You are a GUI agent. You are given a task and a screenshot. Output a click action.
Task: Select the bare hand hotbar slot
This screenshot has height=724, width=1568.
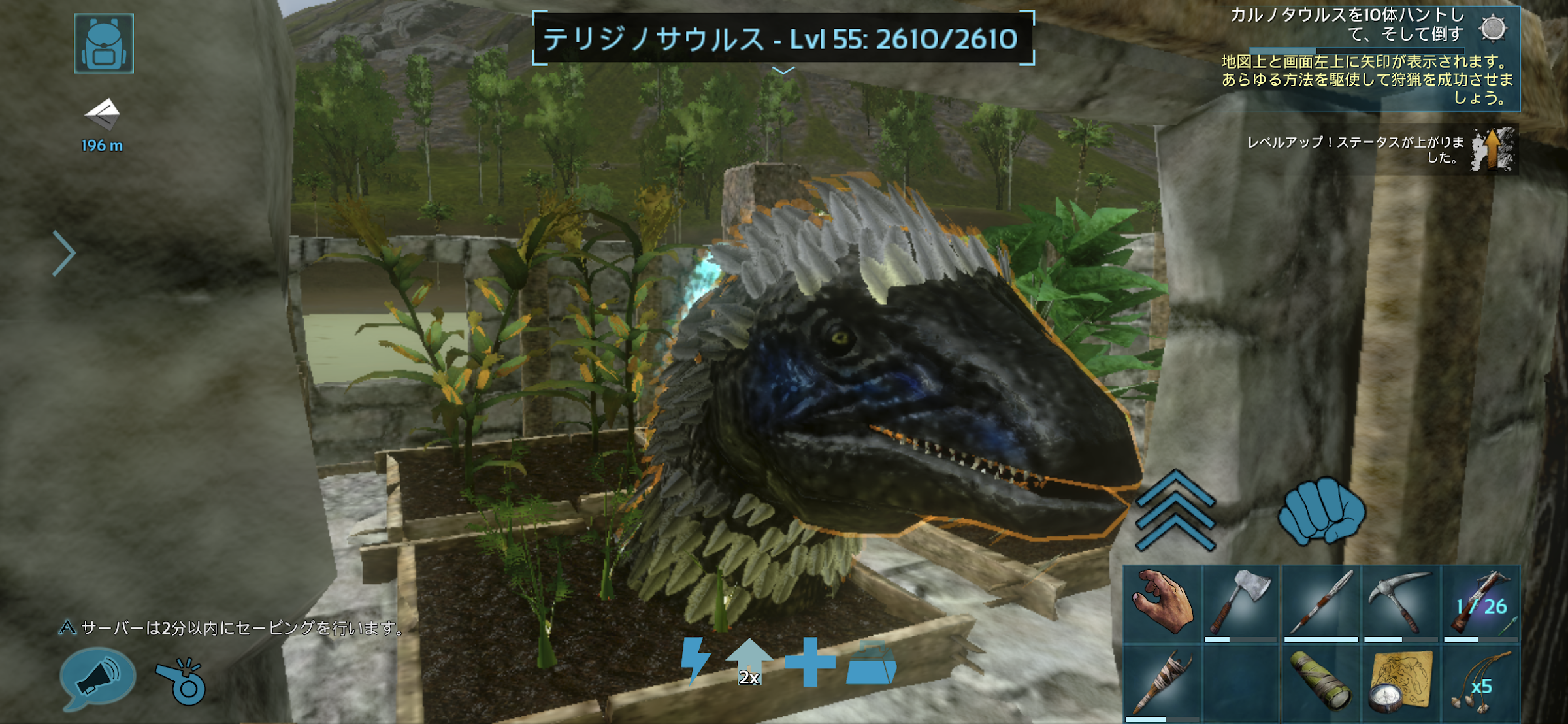click(1162, 604)
